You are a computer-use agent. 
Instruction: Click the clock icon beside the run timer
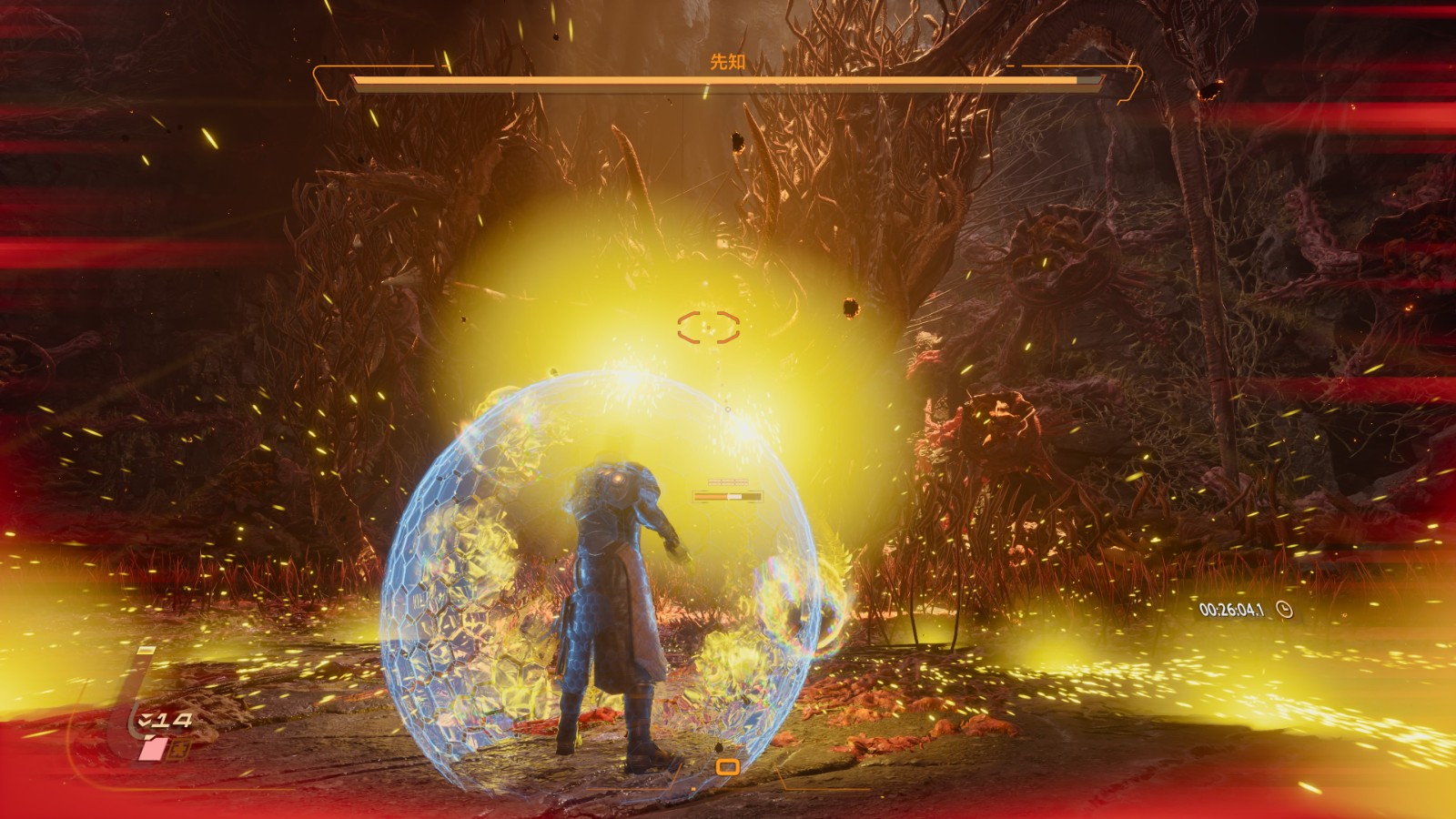pos(1284,609)
